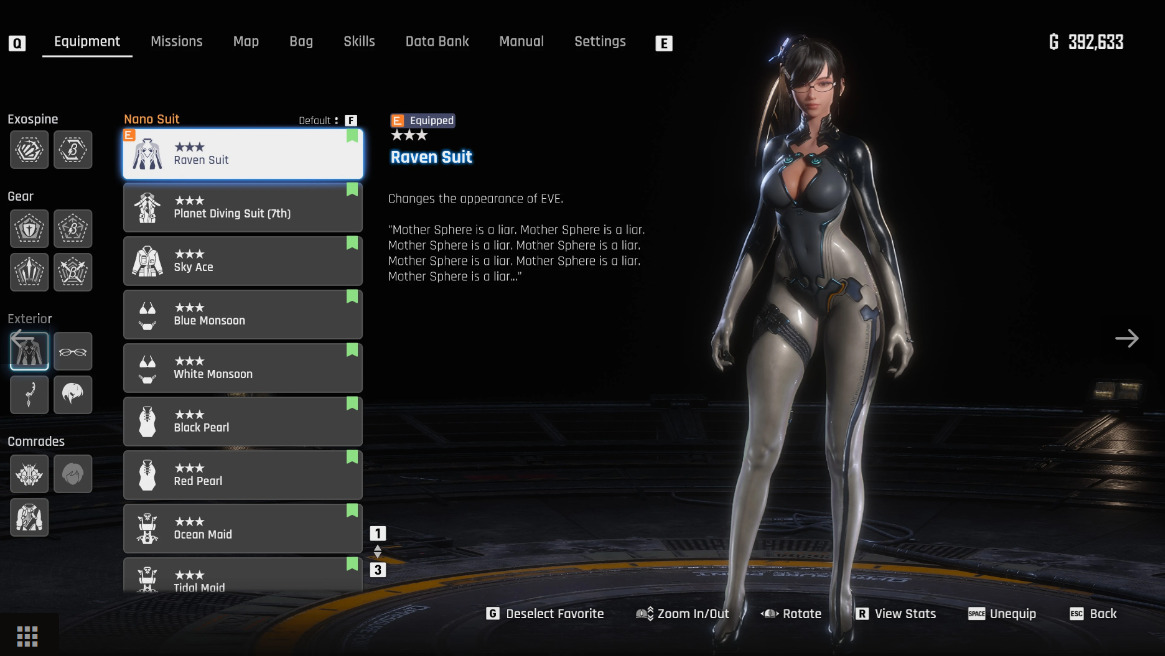Equip the Red Pearl outfit

click(243, 475)
